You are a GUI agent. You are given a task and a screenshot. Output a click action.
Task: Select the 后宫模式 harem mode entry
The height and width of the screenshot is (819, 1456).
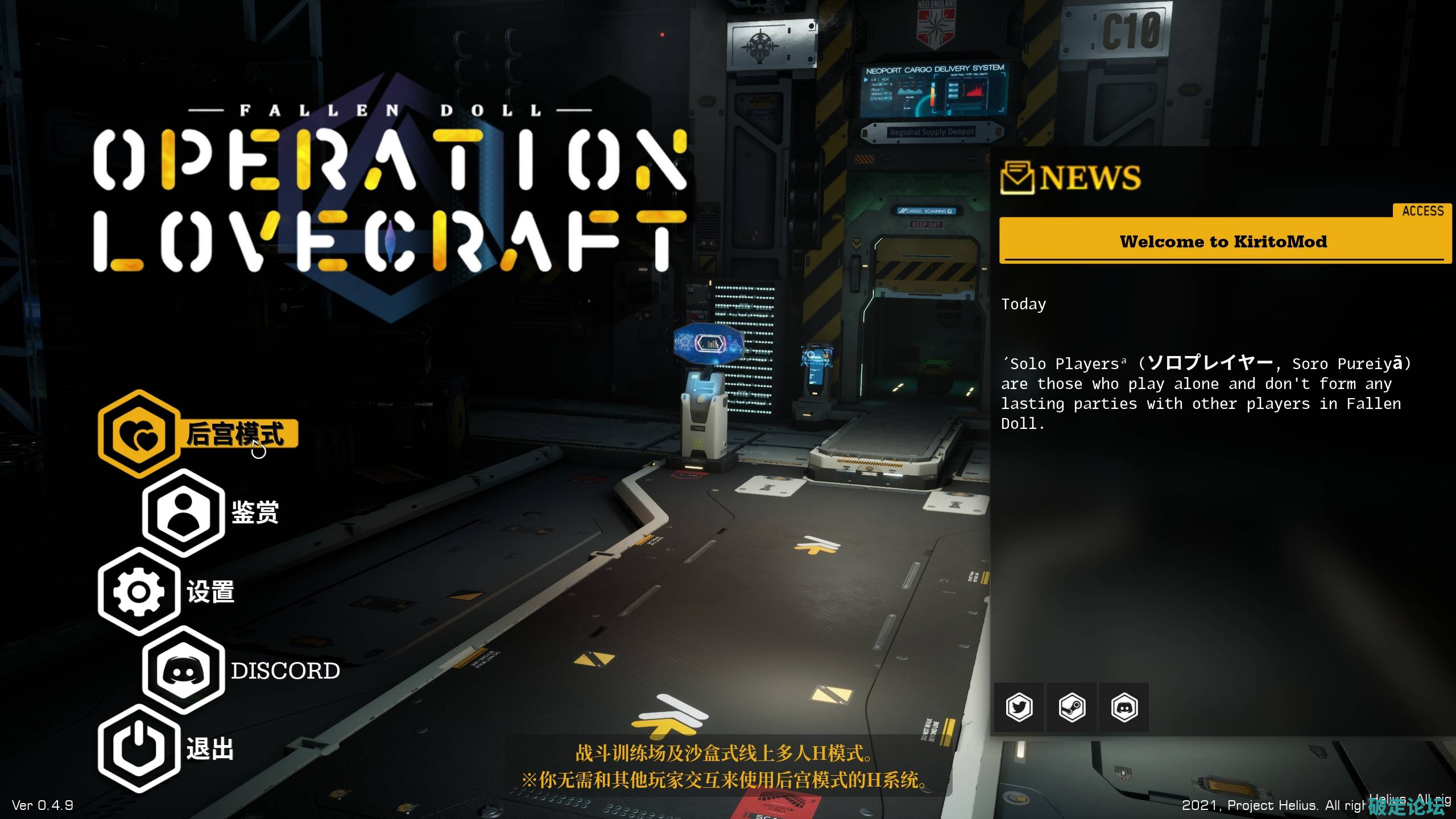tap(199, 434)
